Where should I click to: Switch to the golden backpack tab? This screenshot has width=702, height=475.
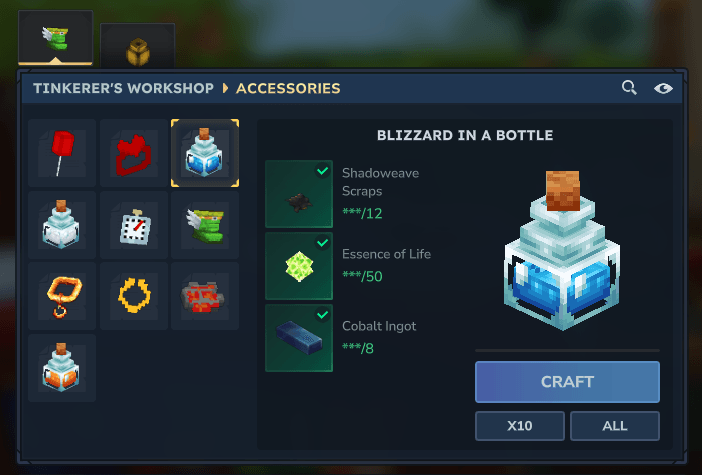click(x=137, y=48)
